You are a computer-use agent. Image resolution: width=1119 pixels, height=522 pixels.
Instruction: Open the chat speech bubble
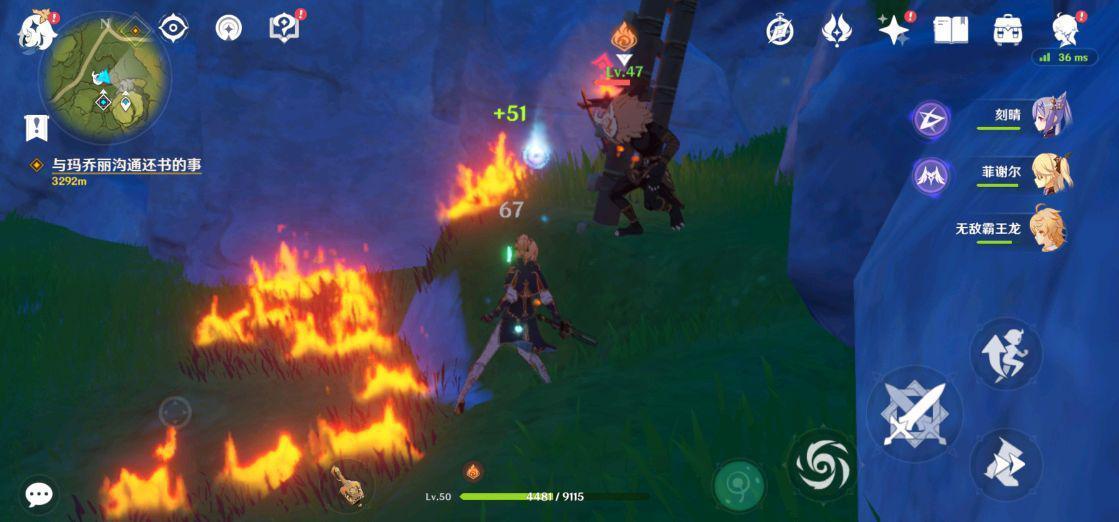pyautogui.click(x=39, y=493)
